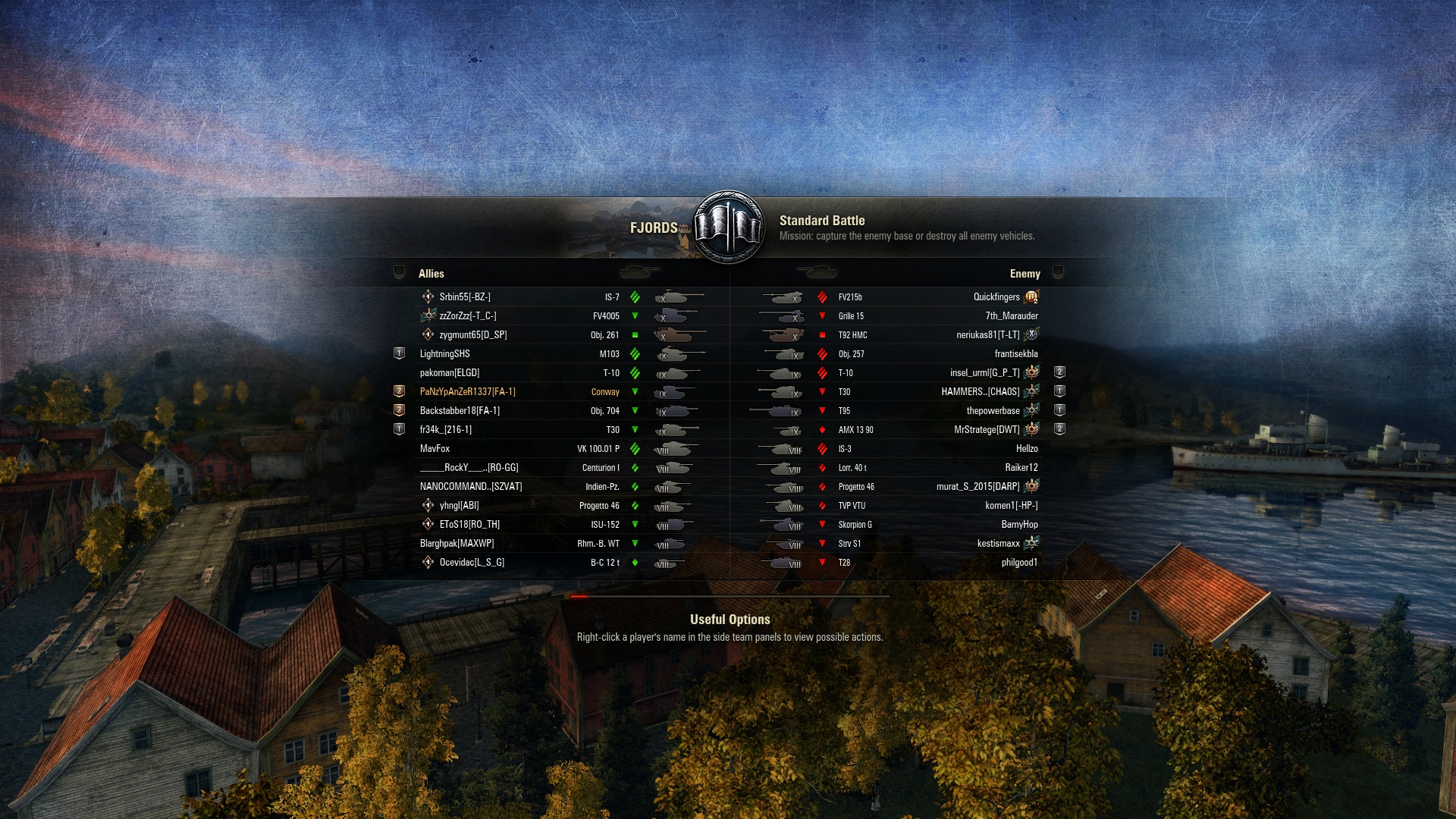Click Srbin55's clan emblem icon

(x=427, y=297)
